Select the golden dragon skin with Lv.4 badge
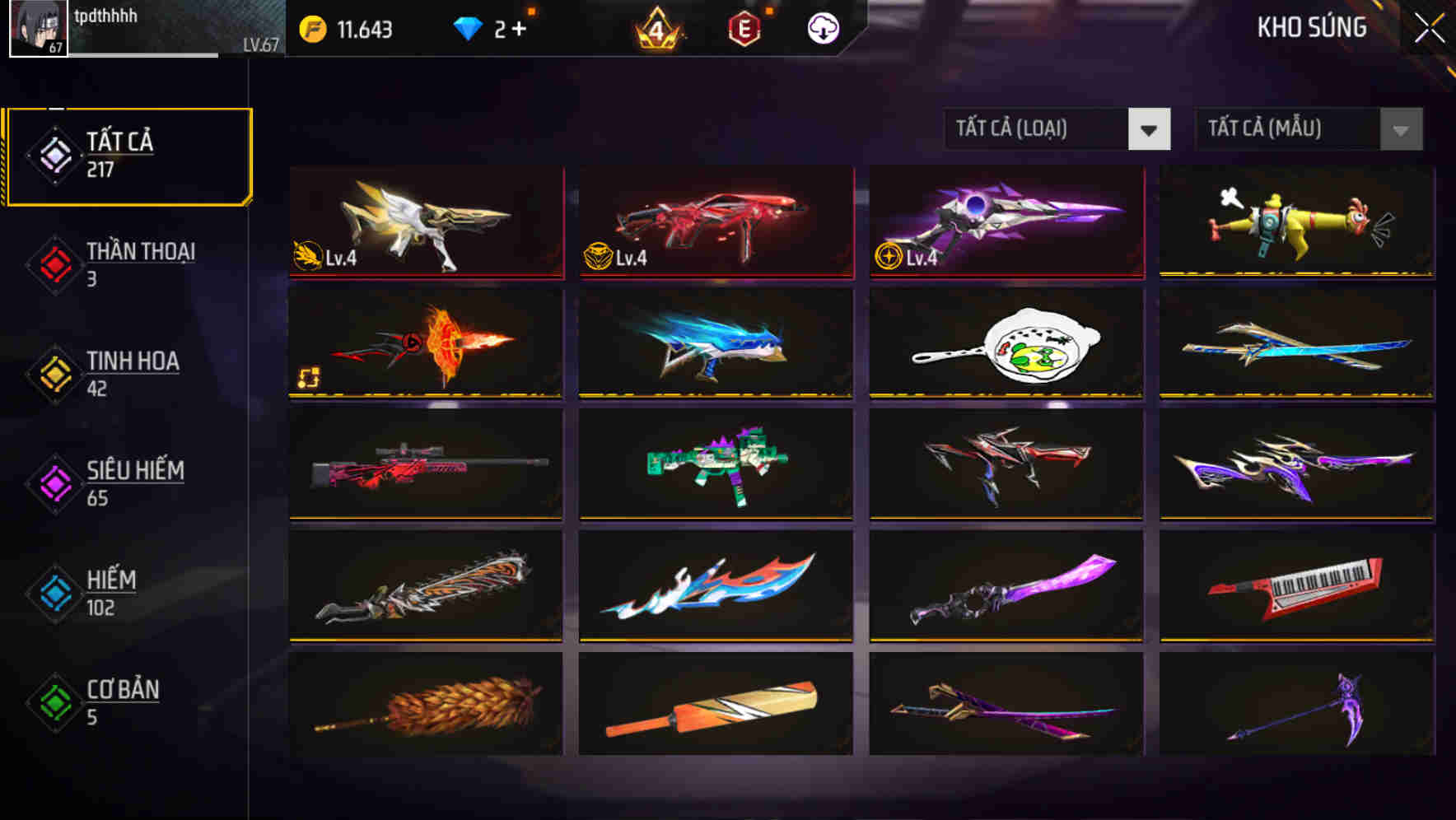The width and height of the screenshot is (1456, 820). tap(425, 223)
